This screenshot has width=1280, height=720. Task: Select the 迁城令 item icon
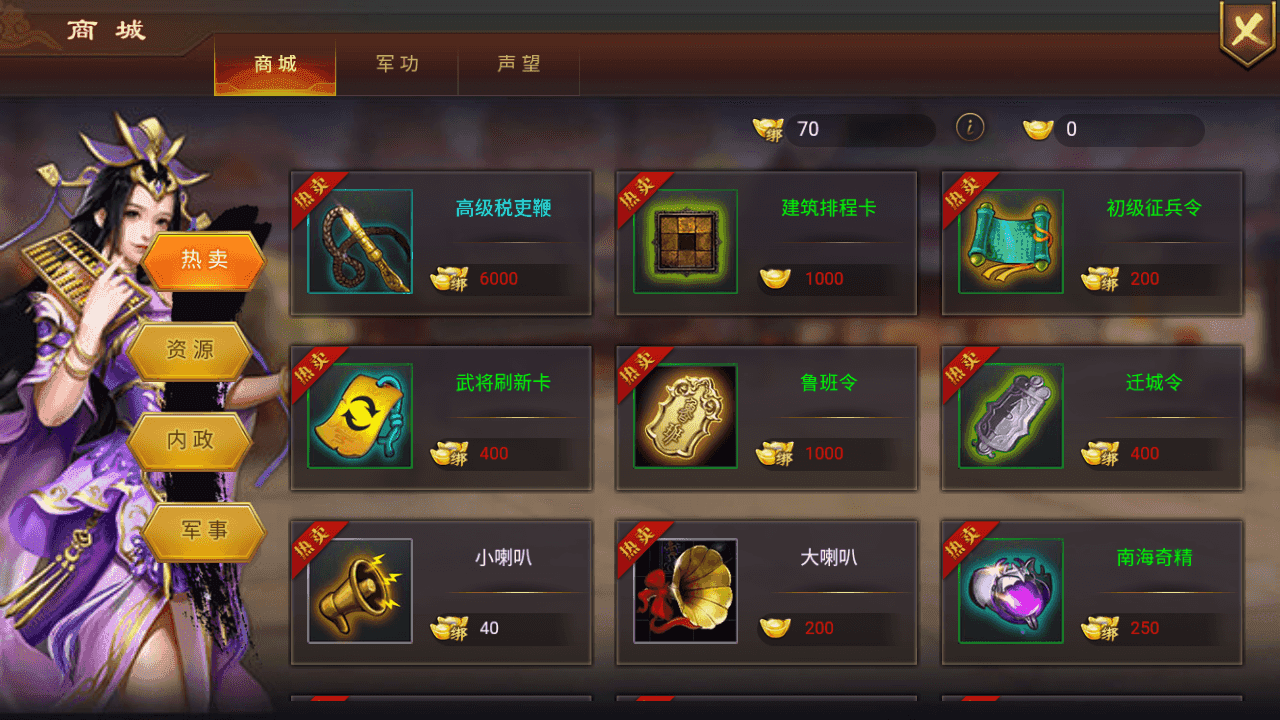pyautogui.click(x=1009, y=414)
